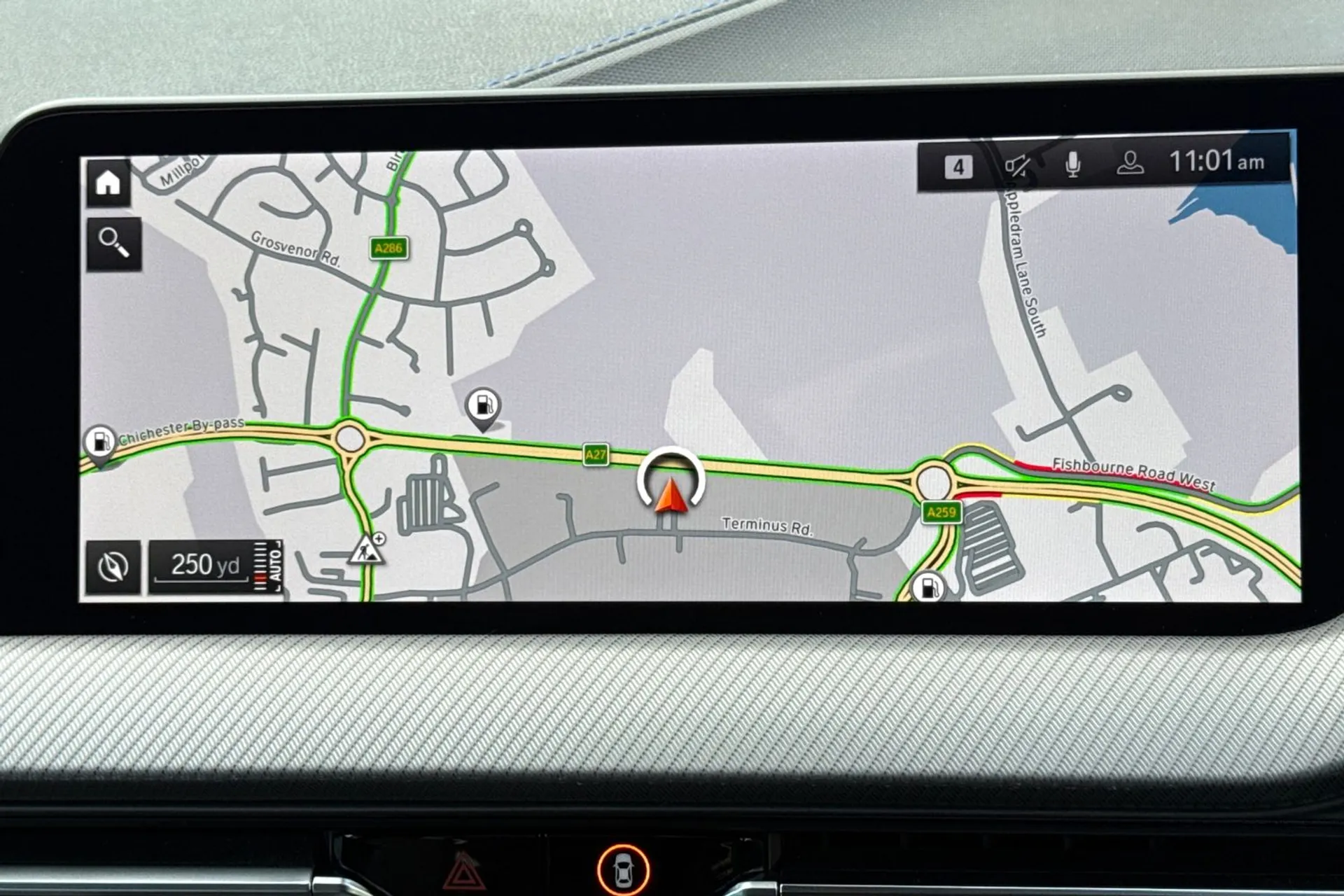Tap the A286 road shield label
The width and height of the screenshot is (1344, 896).
388,247
